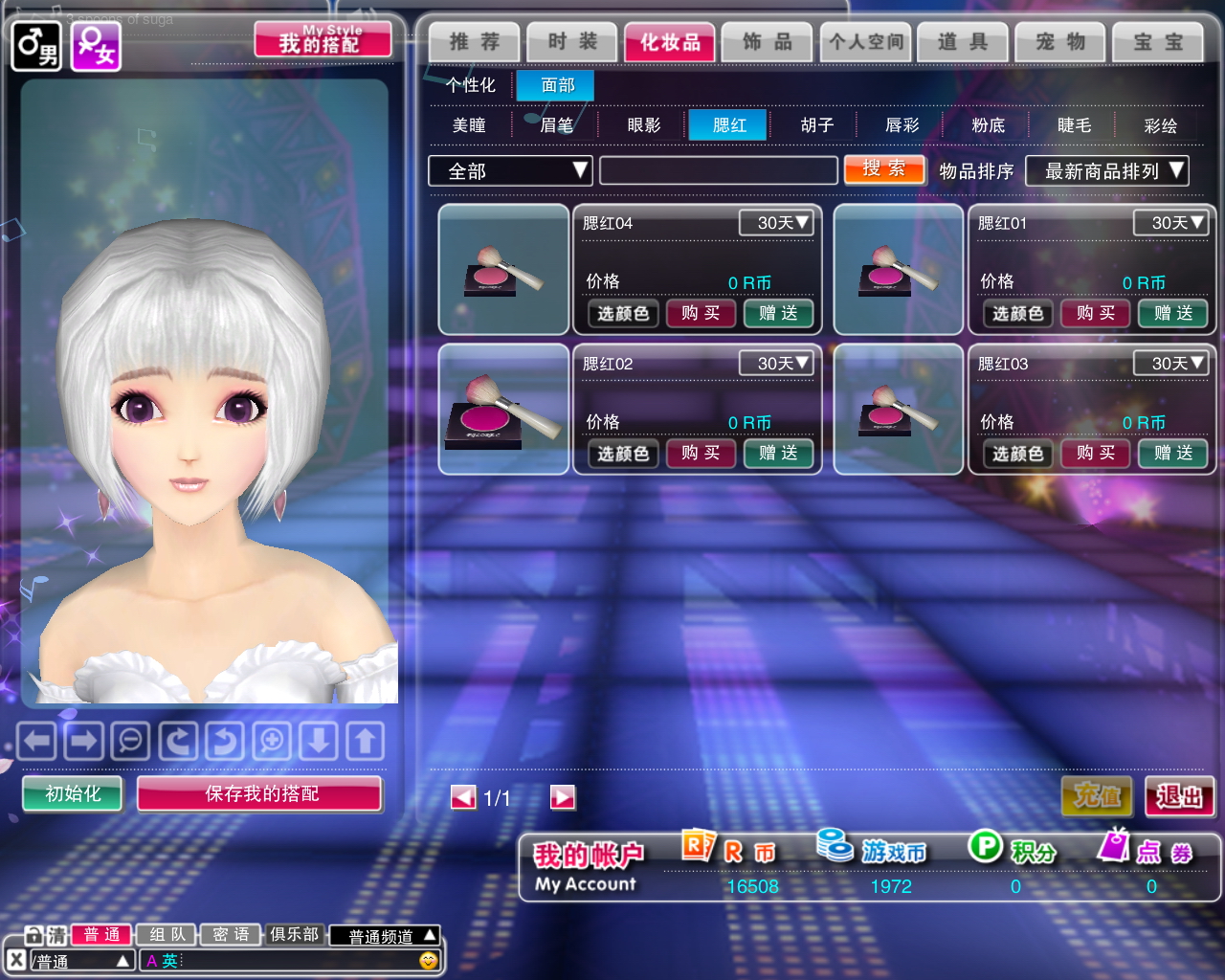Viewport: 1225px width, 980px height.
Task: Open the 30天 duration dropdown for 腮红03
Action: (1169, 364)
